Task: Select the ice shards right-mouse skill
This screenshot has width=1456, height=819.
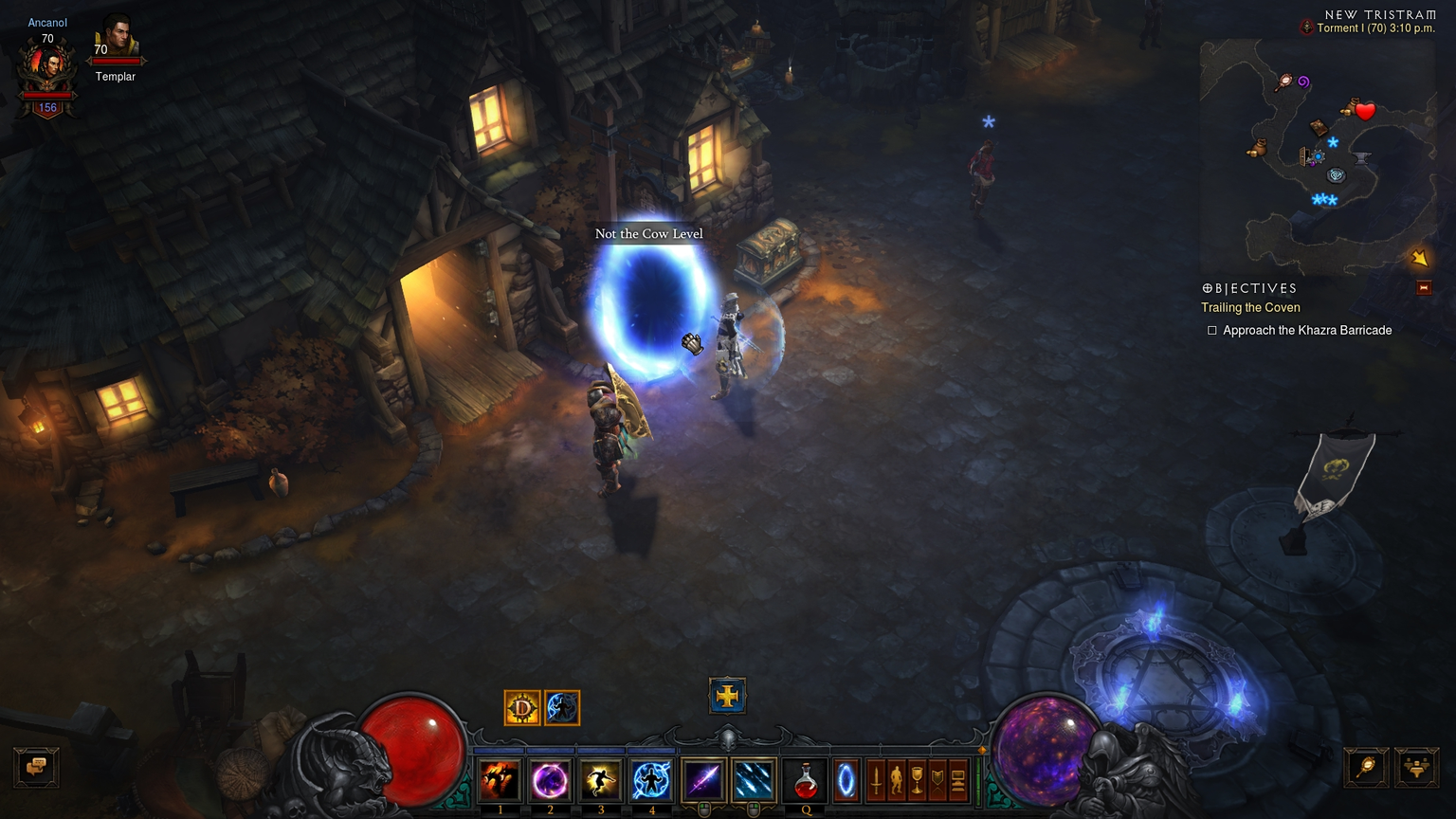Action: coord(754,780)
